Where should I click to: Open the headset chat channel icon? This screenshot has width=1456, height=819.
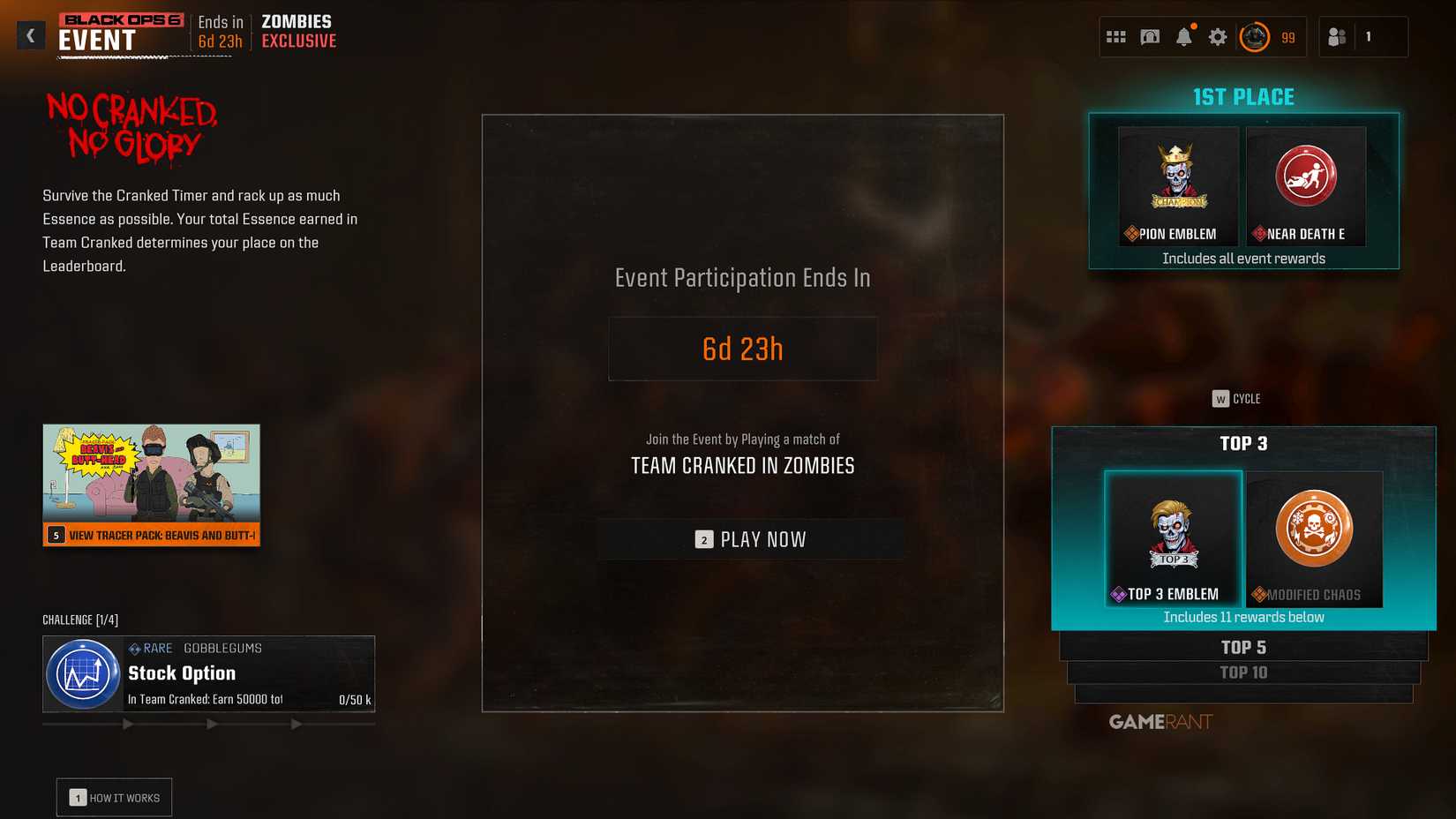(x=1150, y=36)
